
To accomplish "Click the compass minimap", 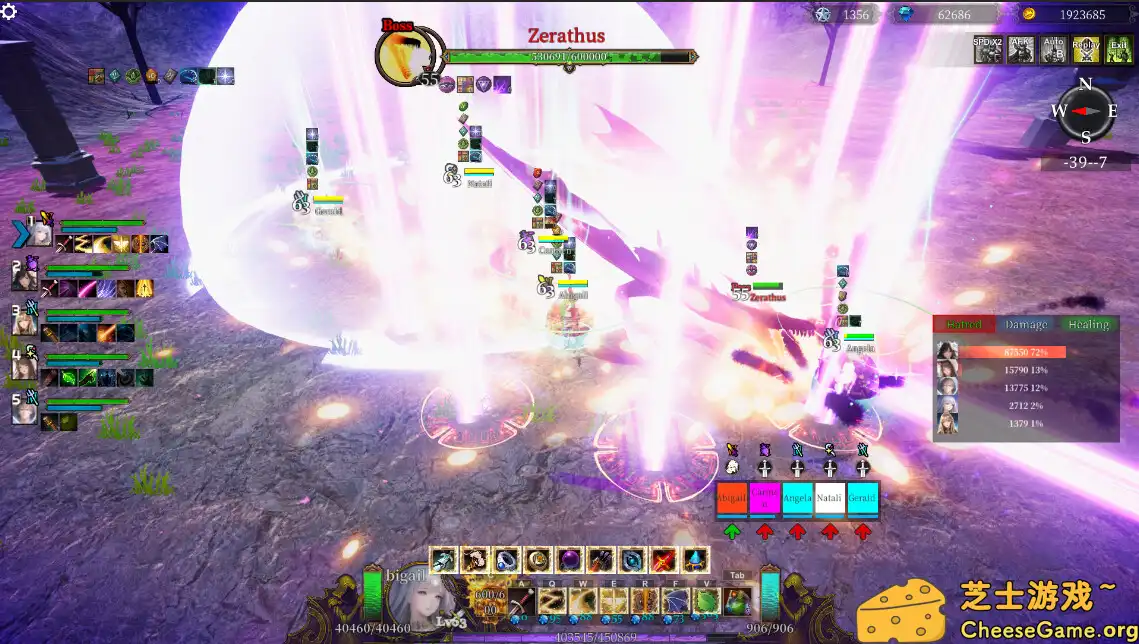I will [1085, 110].
